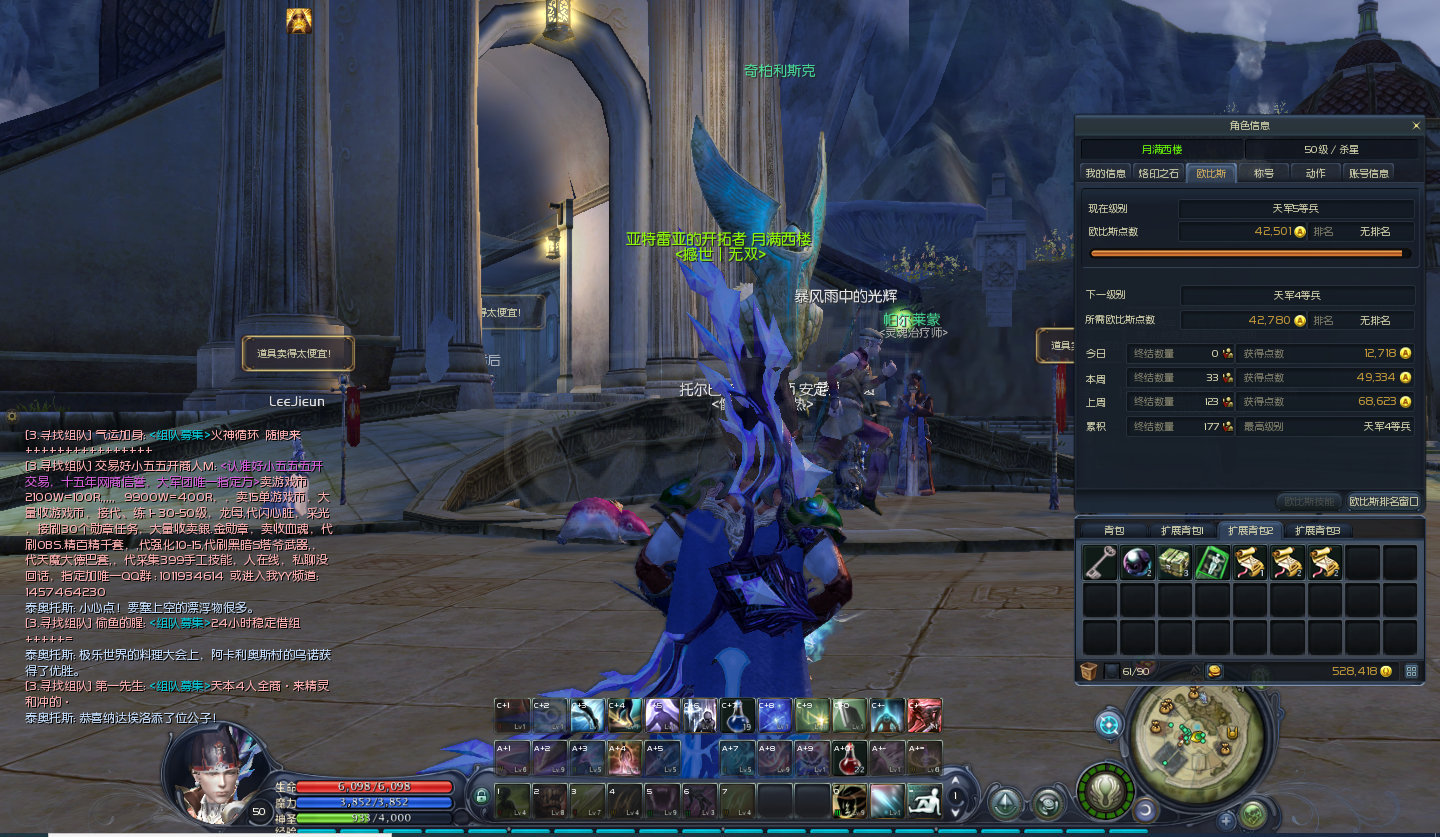Switch to the 我的信息 tab
Image resolution: width=1440 pixels, height=837 pixels.
1105,173
